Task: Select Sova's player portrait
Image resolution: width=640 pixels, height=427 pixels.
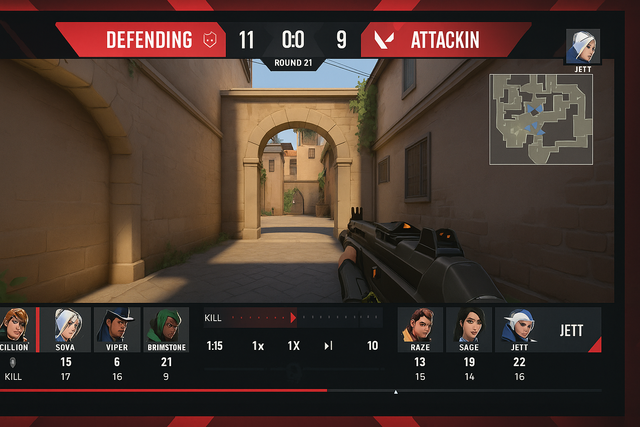Action: point(66,325)
